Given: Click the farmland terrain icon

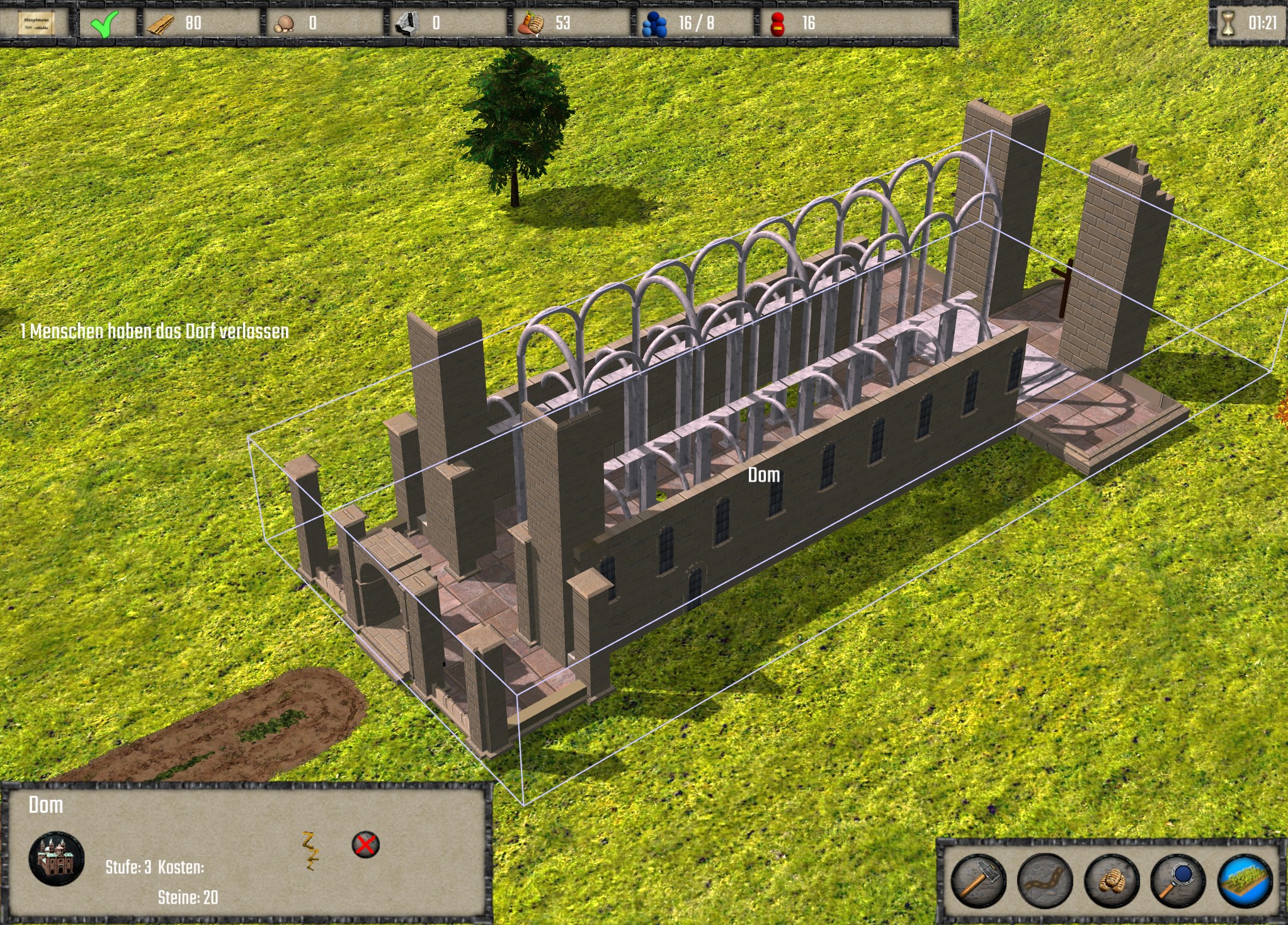Looking at the screenshot, I should (1245, 880).
